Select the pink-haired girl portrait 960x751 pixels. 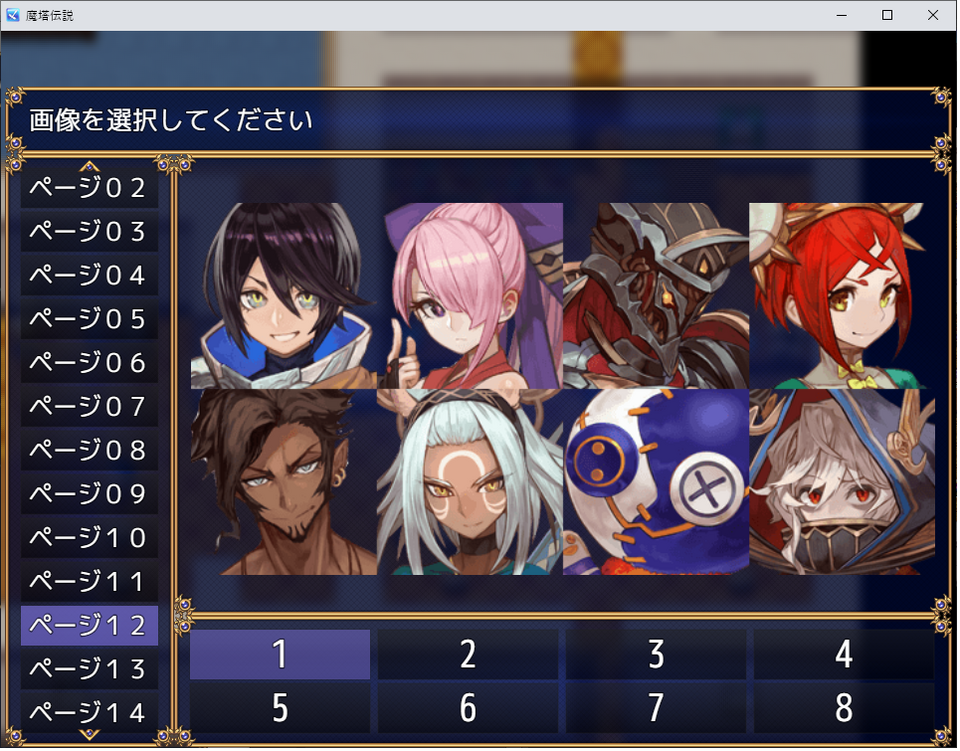tap(470, 295)
